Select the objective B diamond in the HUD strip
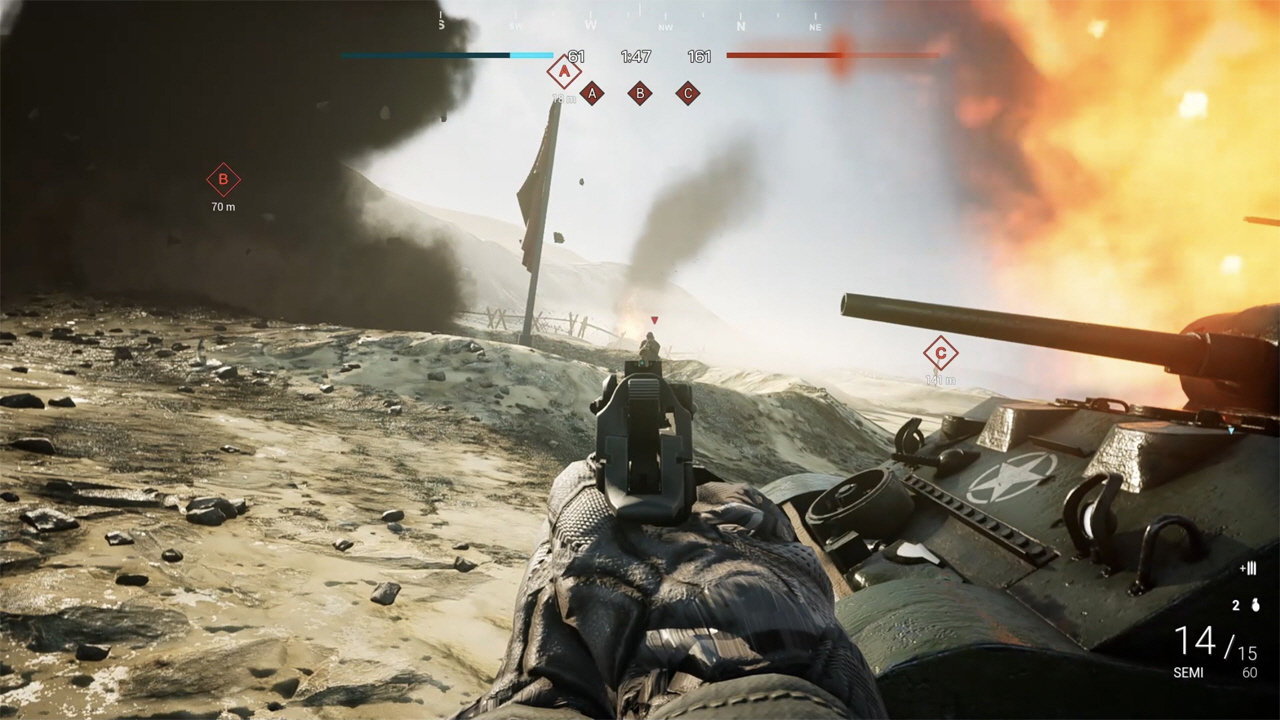 [639, 93]
